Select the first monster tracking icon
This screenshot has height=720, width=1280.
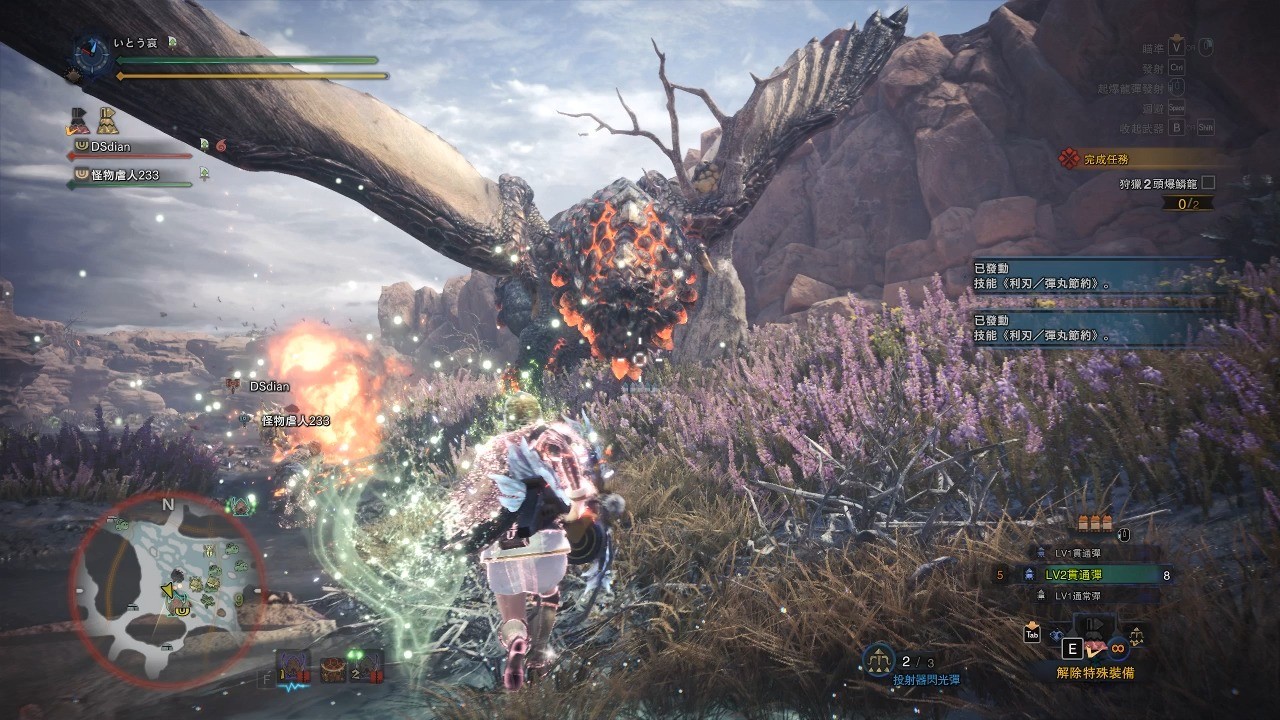pyautogui.click(x=294, y=663)
